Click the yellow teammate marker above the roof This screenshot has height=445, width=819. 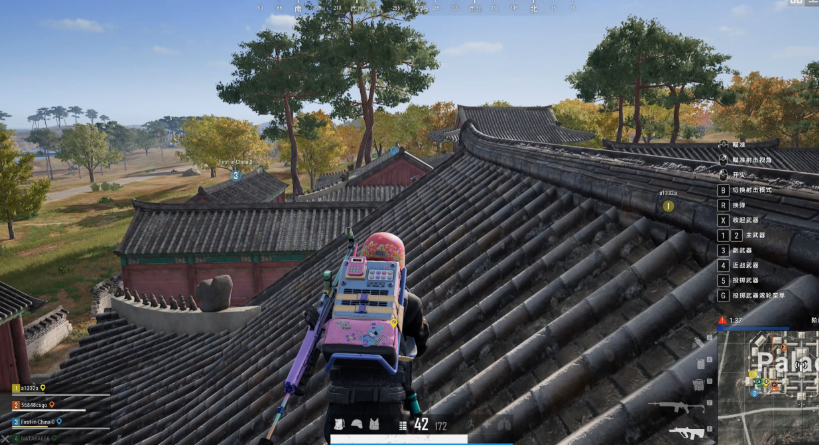(668, 205)
